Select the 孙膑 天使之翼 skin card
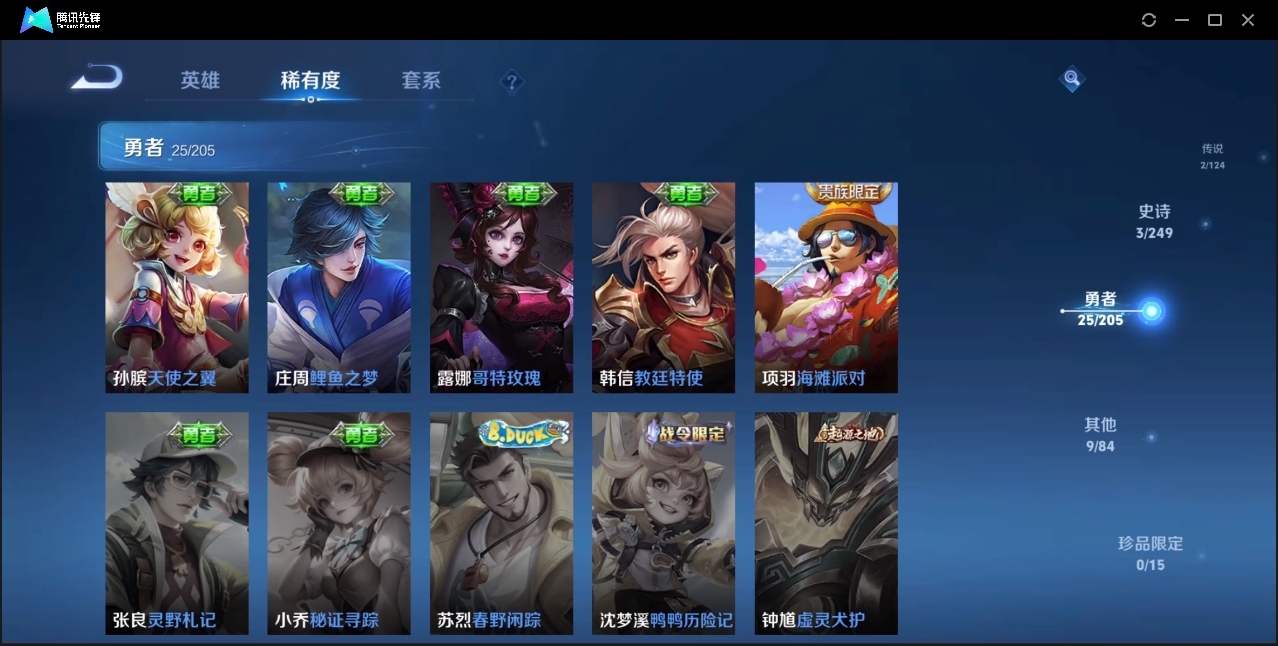This screenshot has height=646, width=1278. coord(177,287)
